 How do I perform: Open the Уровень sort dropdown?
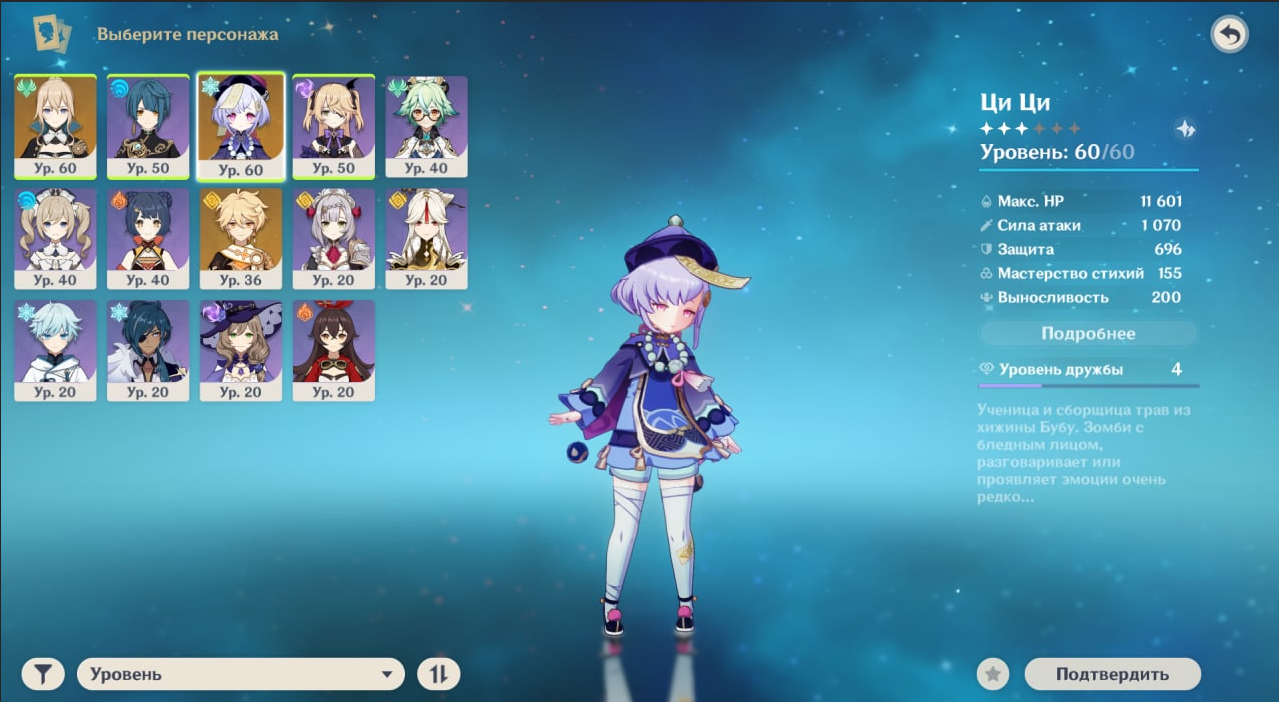(241, 674)
